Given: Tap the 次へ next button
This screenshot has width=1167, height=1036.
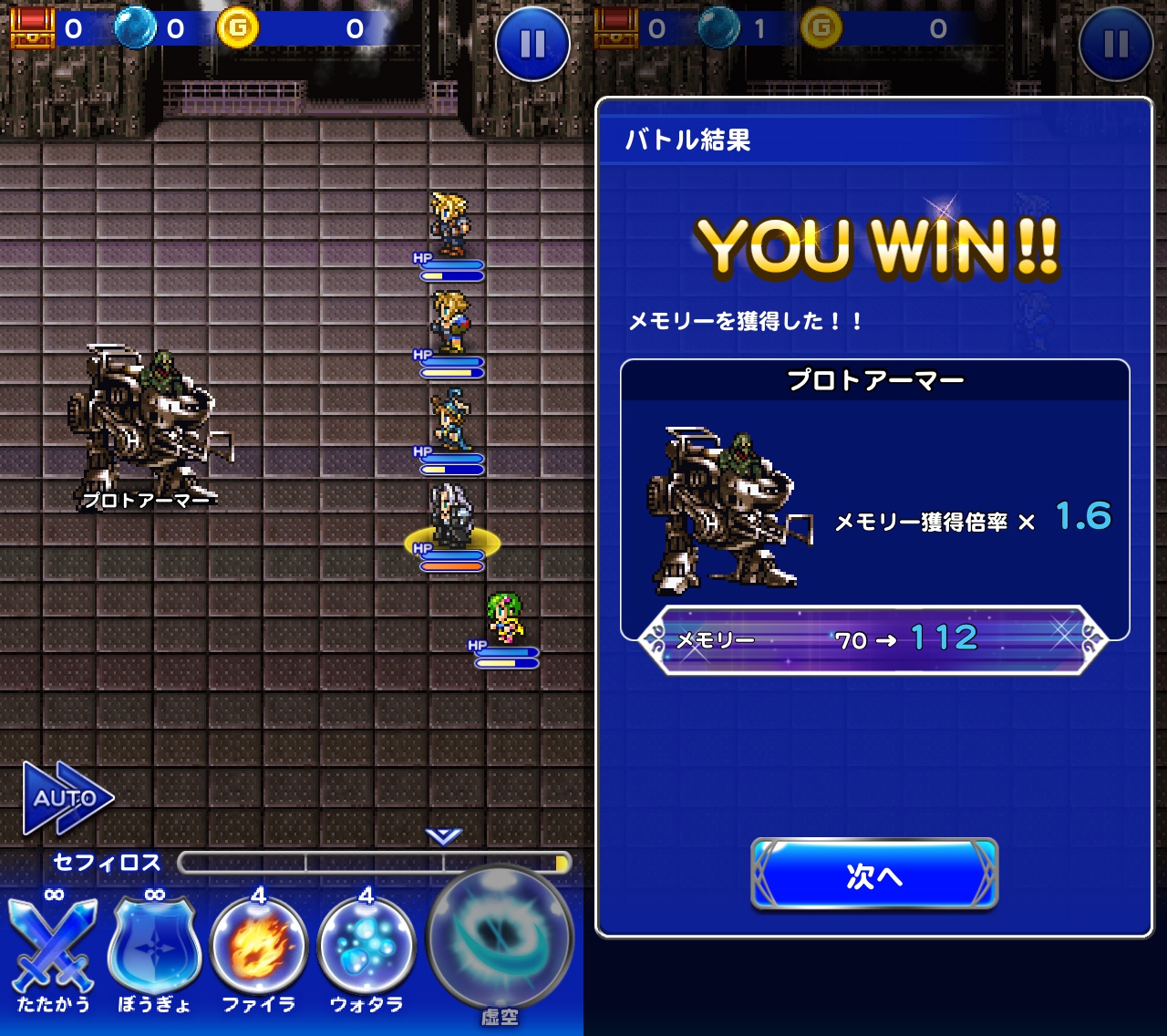Looking at the screenshot, I should point(874,875).
